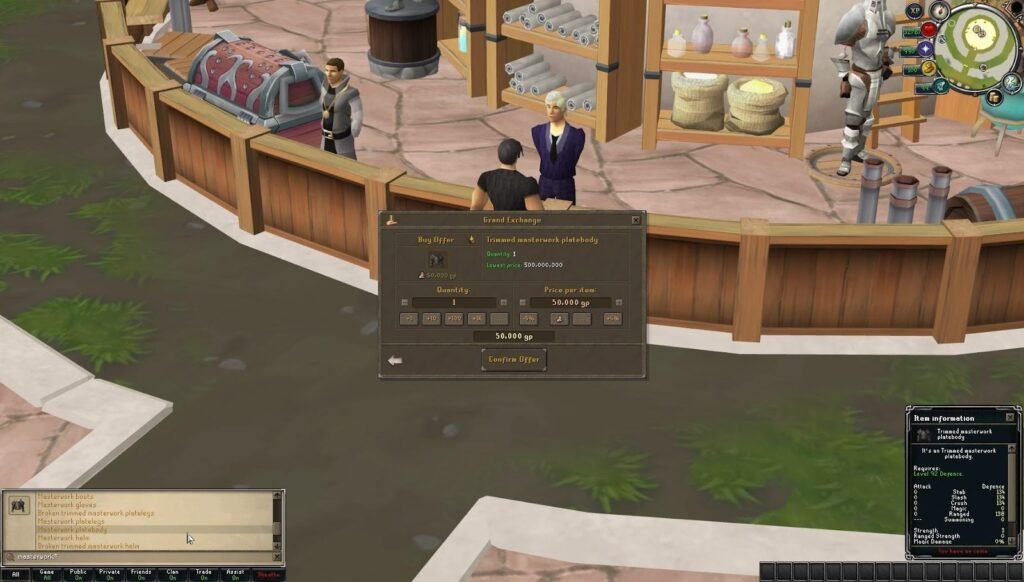Close the Grand Exchange window
The image size is (1024, 582).
(x=635, y=220)
